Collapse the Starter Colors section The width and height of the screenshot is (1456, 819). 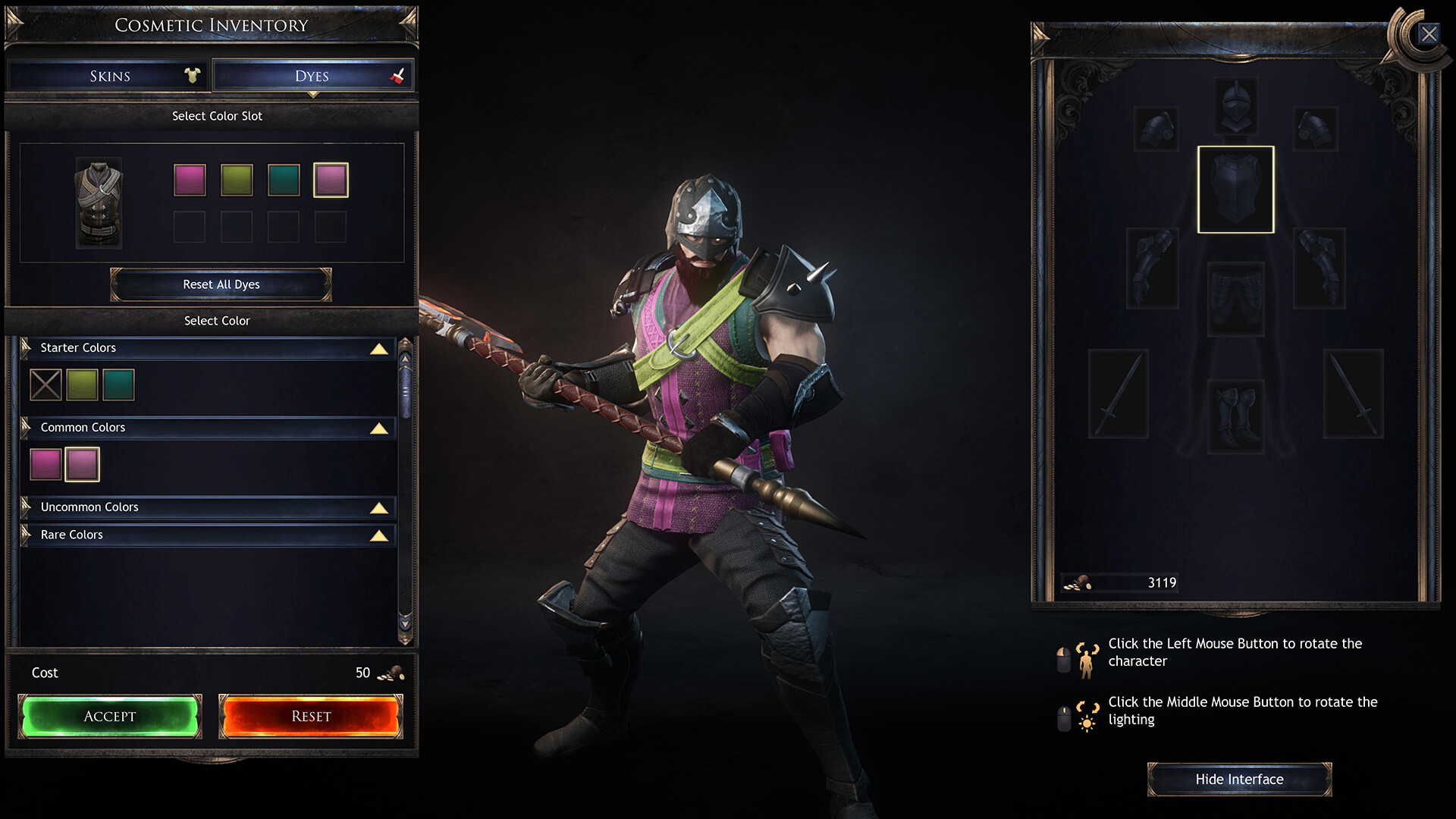tap(378, 349)
